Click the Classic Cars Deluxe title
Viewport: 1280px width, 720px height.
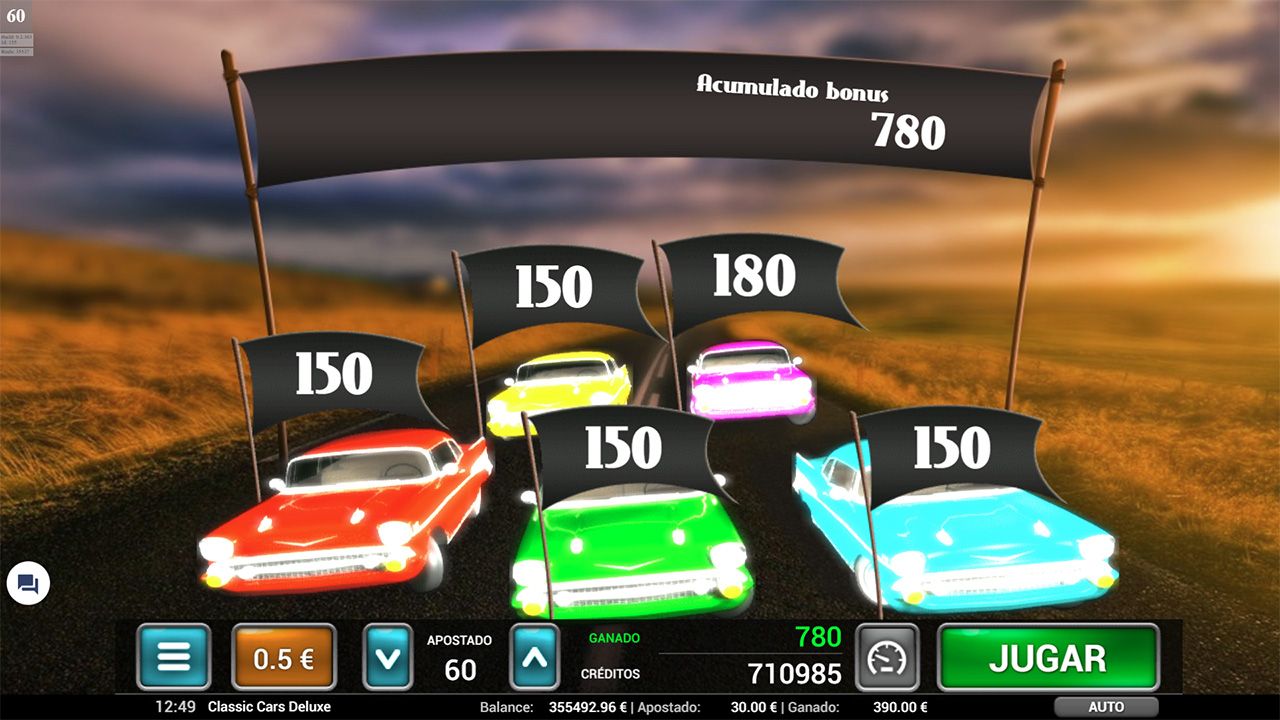click(x=271, y=707)
